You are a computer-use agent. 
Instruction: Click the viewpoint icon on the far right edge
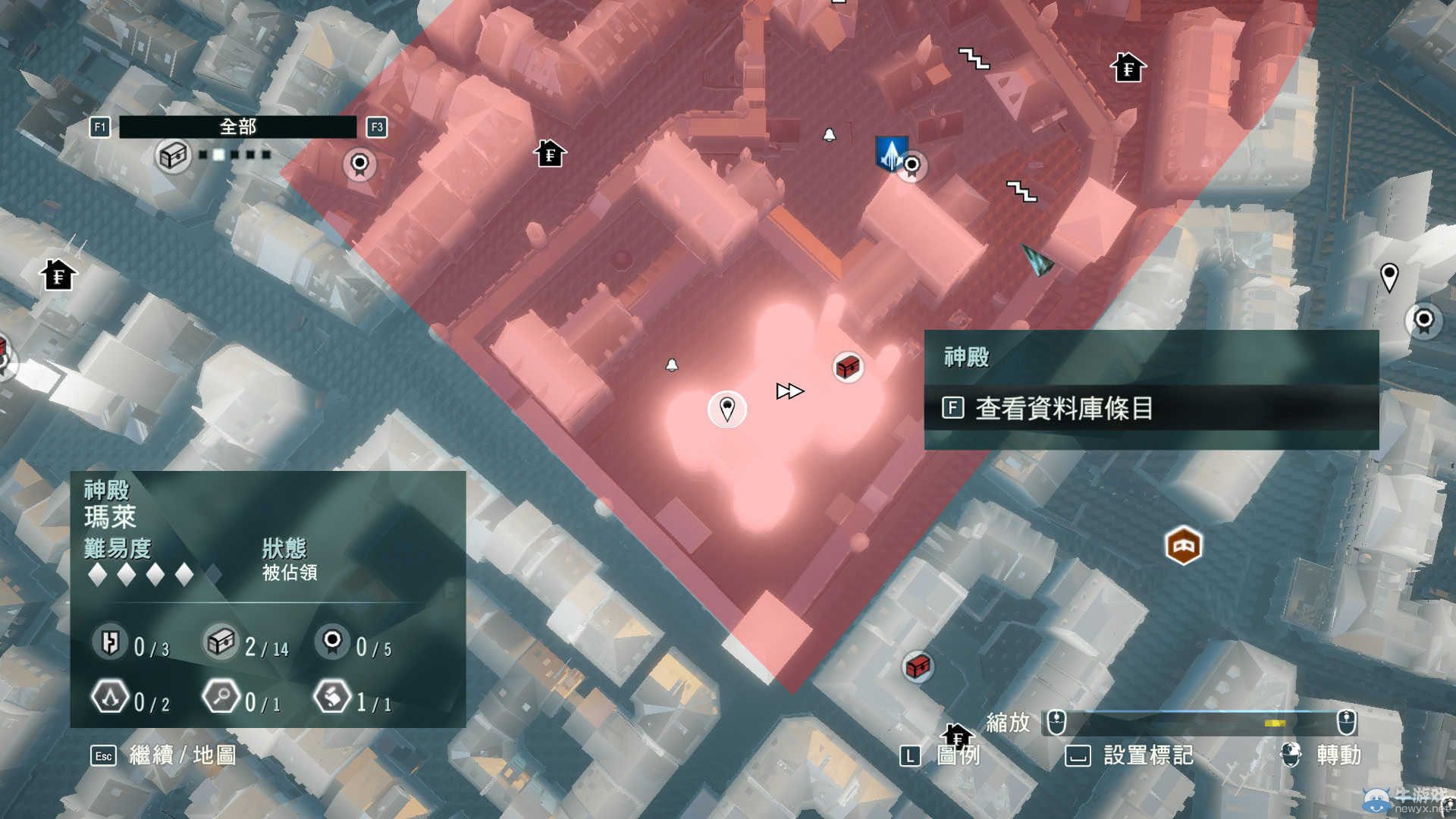tap(1423, 321)
